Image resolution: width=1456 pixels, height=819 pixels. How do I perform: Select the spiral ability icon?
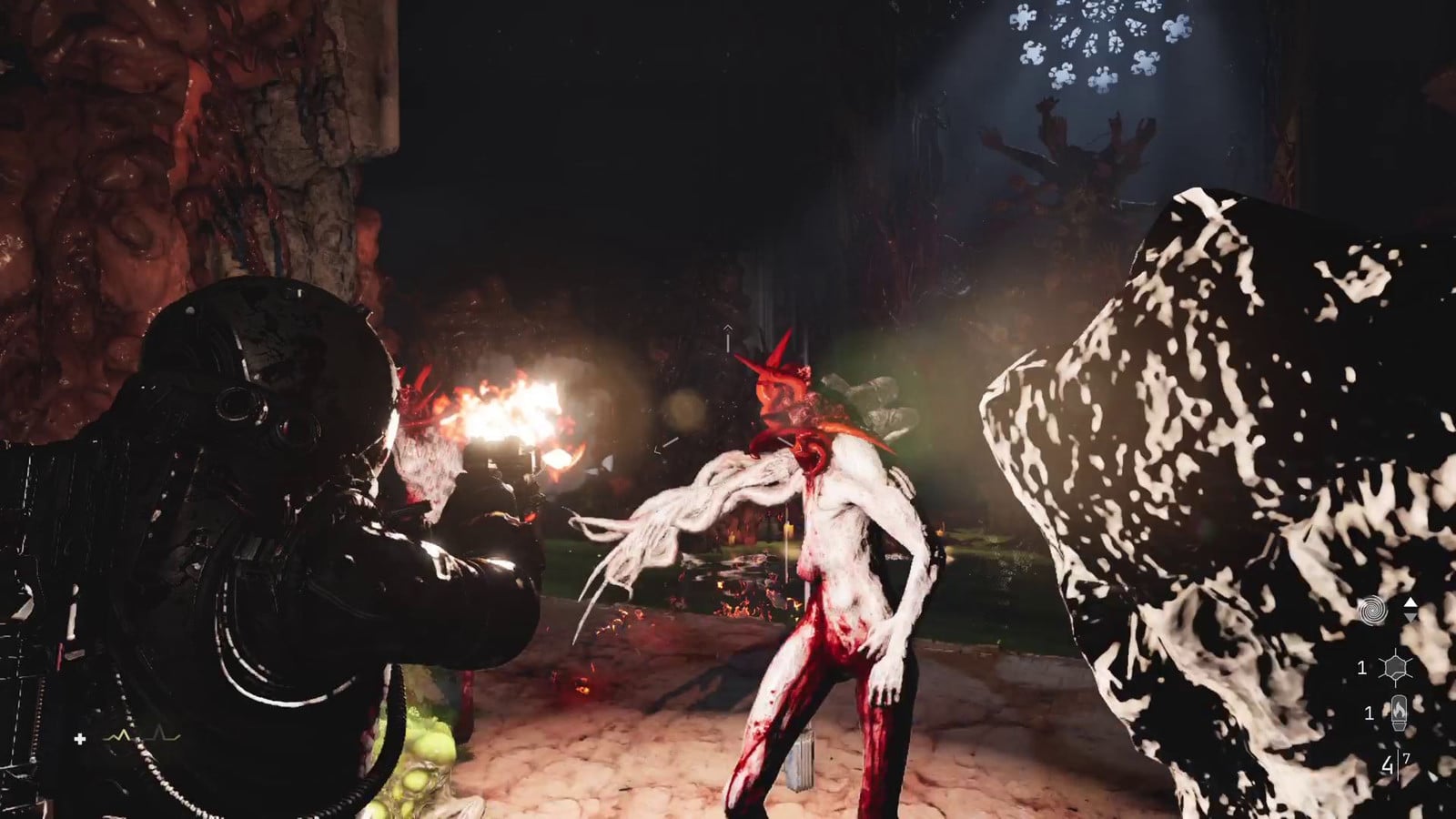[1372, 612]
